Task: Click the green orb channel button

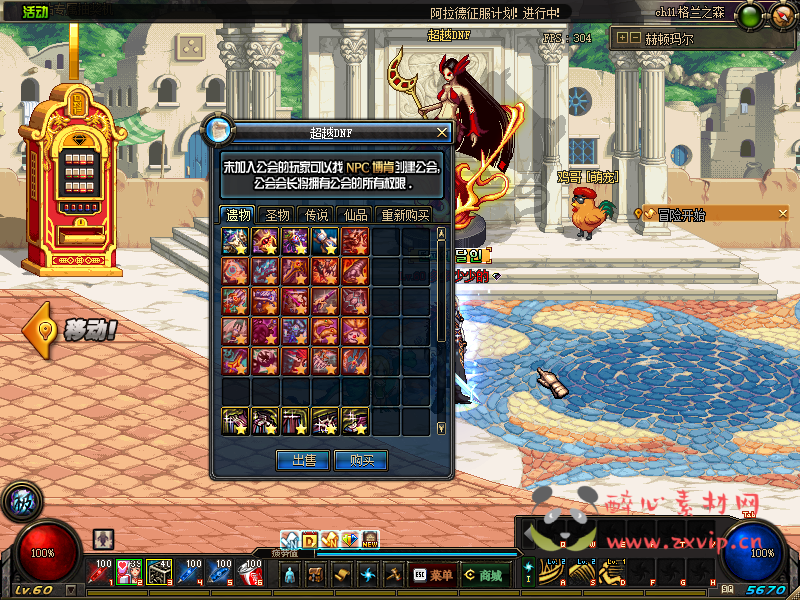Action: (x=749, y=16)
